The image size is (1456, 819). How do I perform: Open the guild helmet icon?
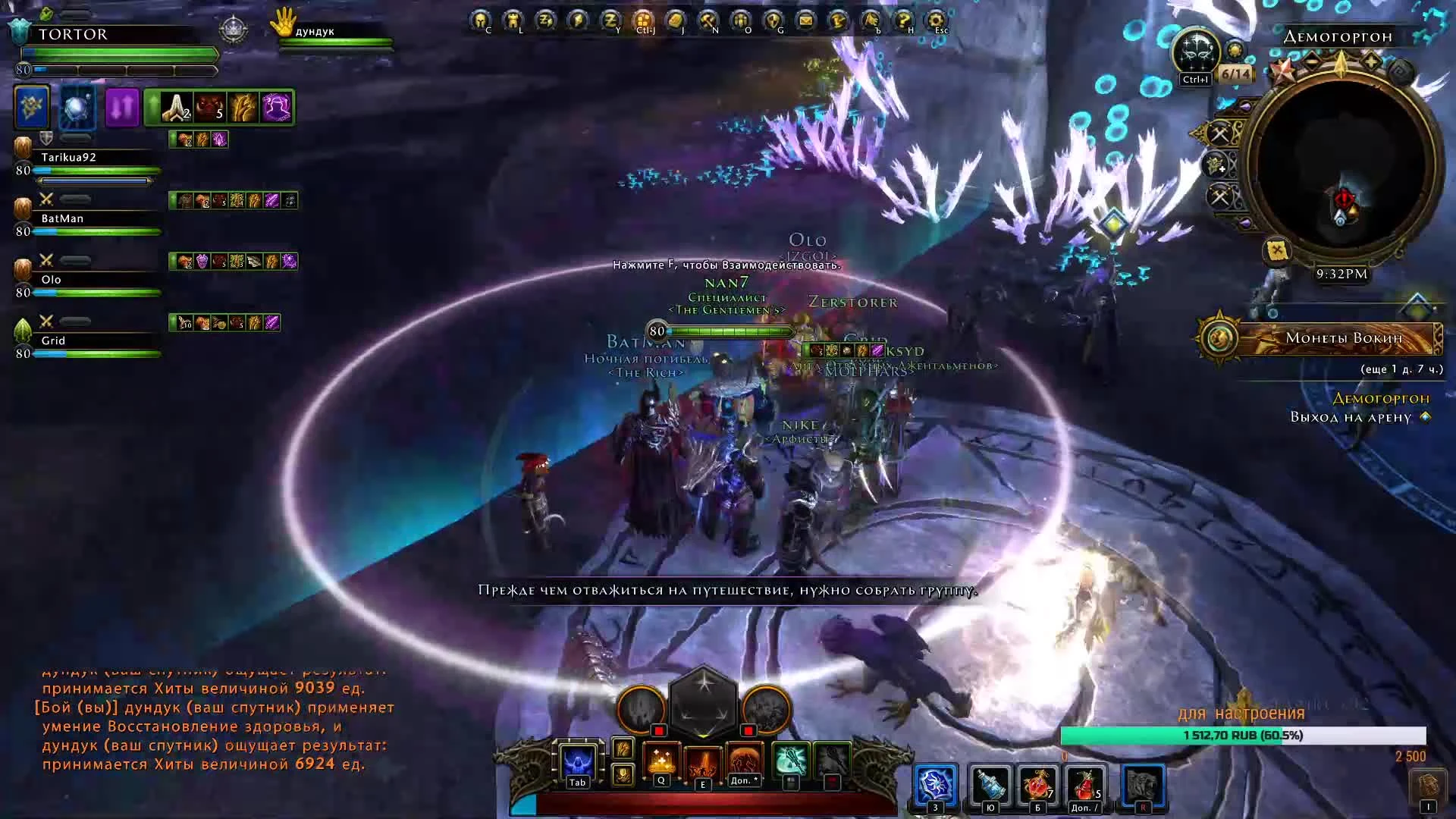[x=773, y=20]
